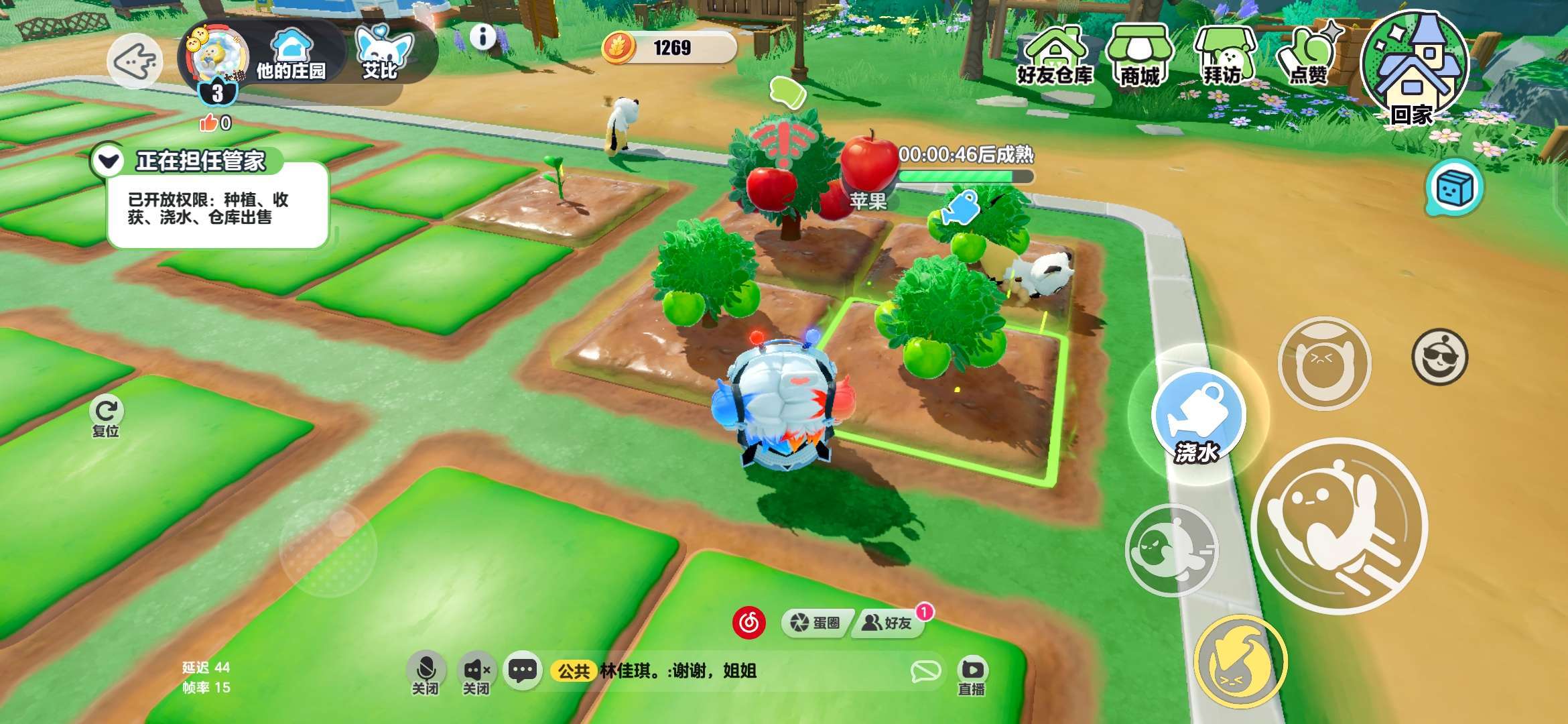Reset camera with 复位 button
The width and height of the screenshot is (1568, 724).
[x=106, y=416]
